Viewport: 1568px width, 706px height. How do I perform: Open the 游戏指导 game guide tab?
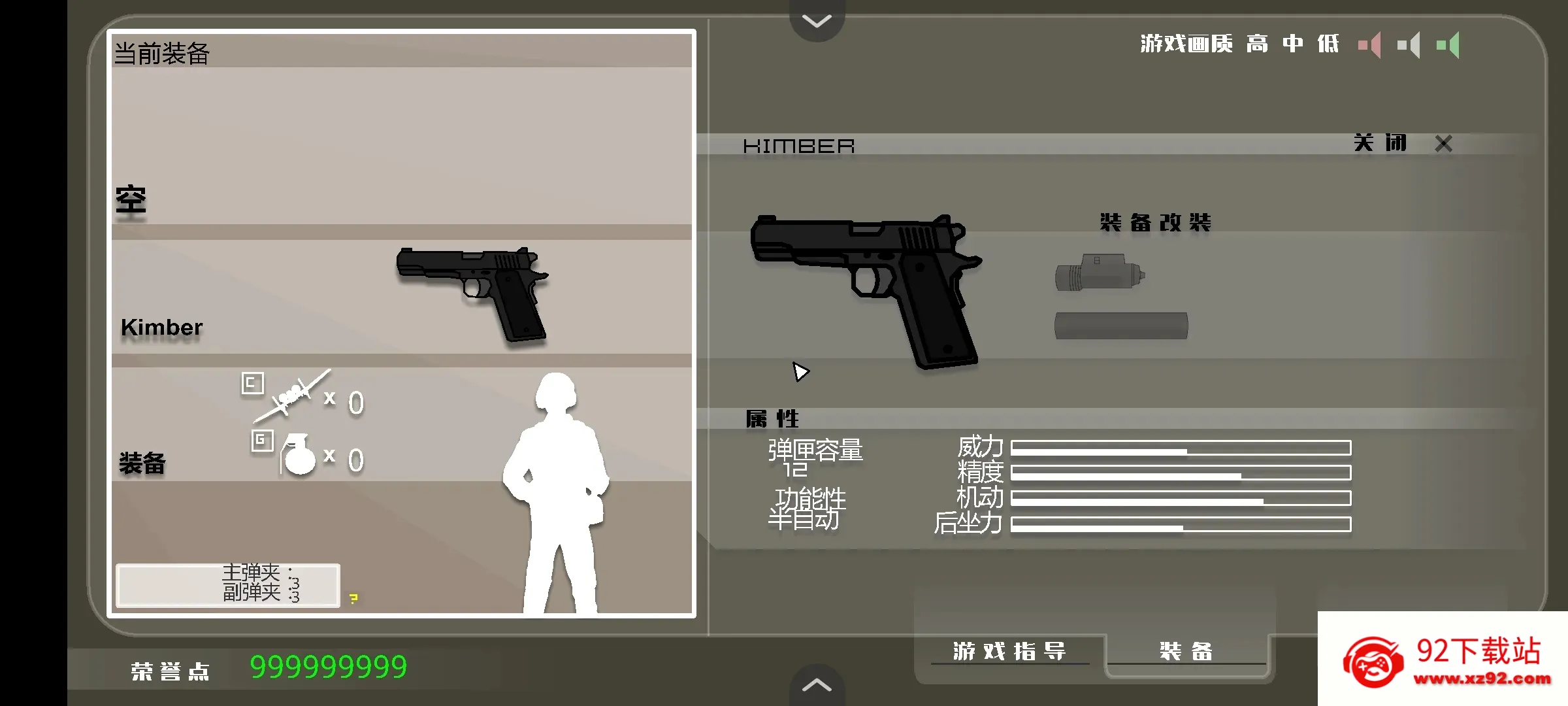click(x=1009, y=651)
